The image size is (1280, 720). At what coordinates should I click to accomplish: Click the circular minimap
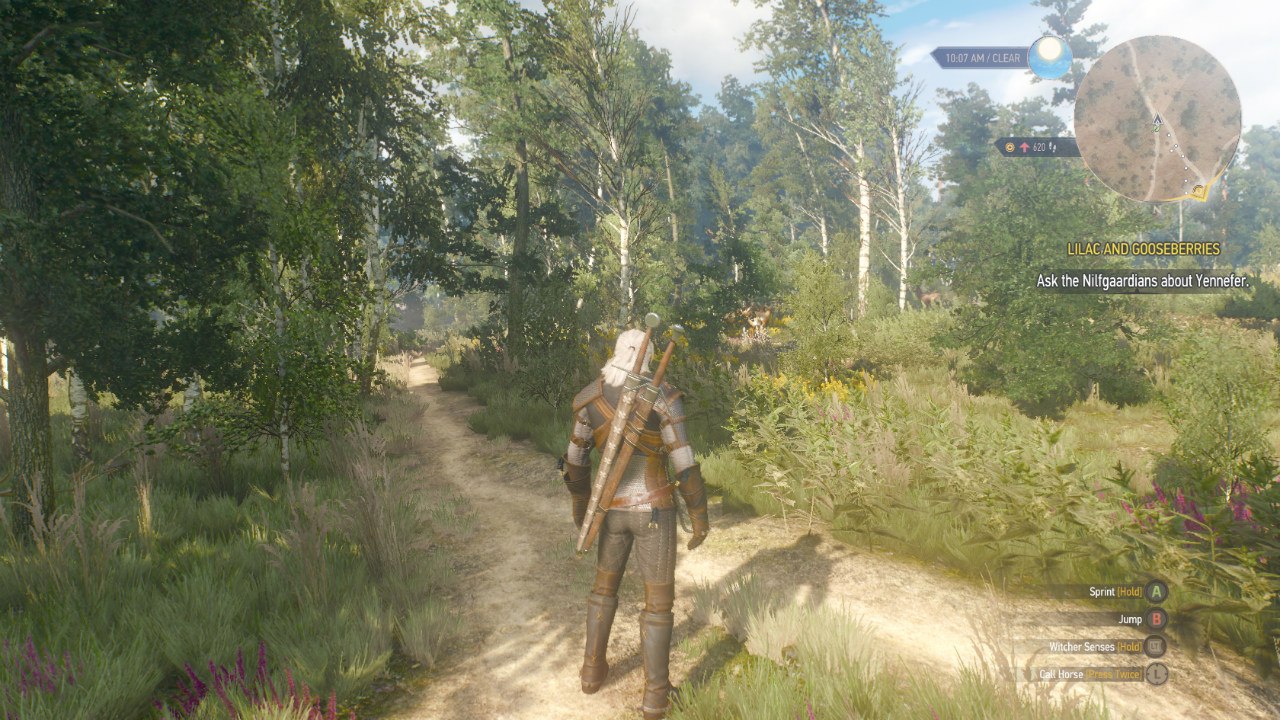click(x=1157, y=119)
